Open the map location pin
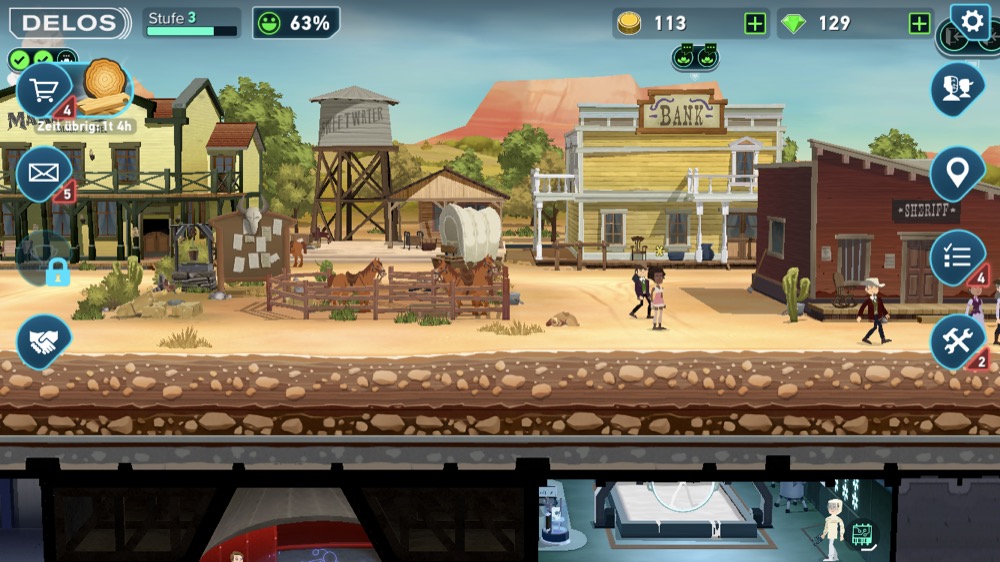Viewport: 1000px width, 562px height. coord(957,174)
